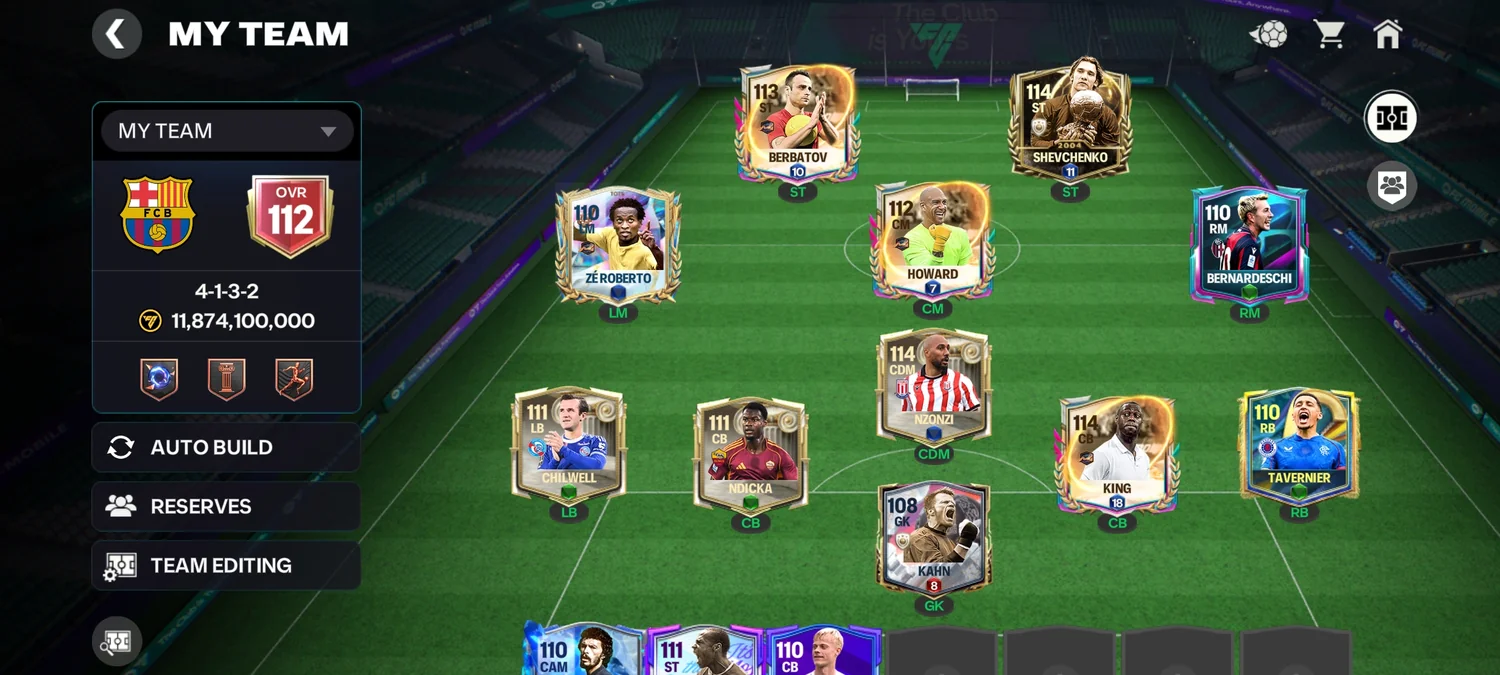Select the Kahn goalkeeper card
This screenshot has width=1500, height=675.
[x=933, y=538]
